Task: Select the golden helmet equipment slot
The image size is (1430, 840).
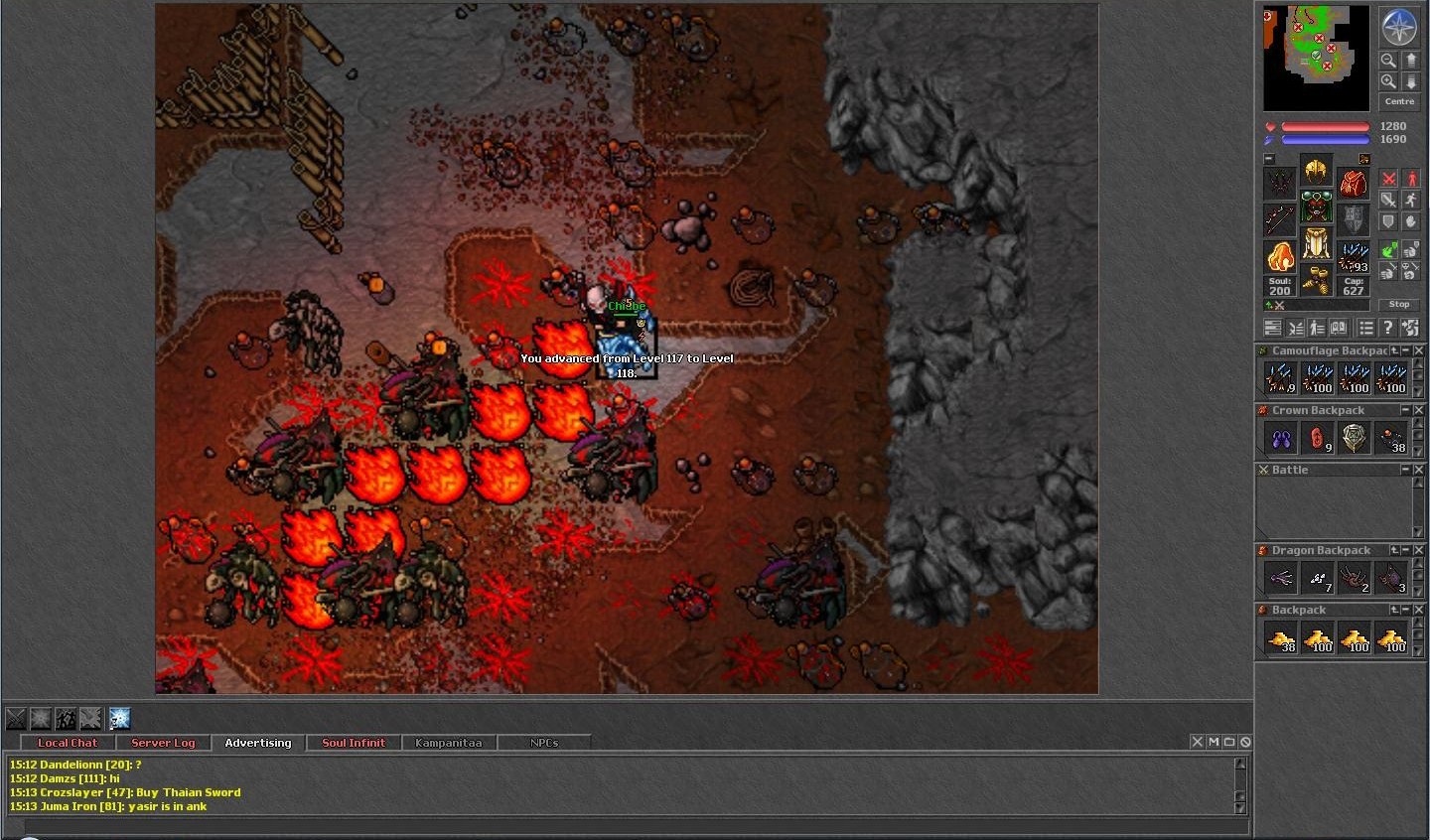Action: point(1316,171)
